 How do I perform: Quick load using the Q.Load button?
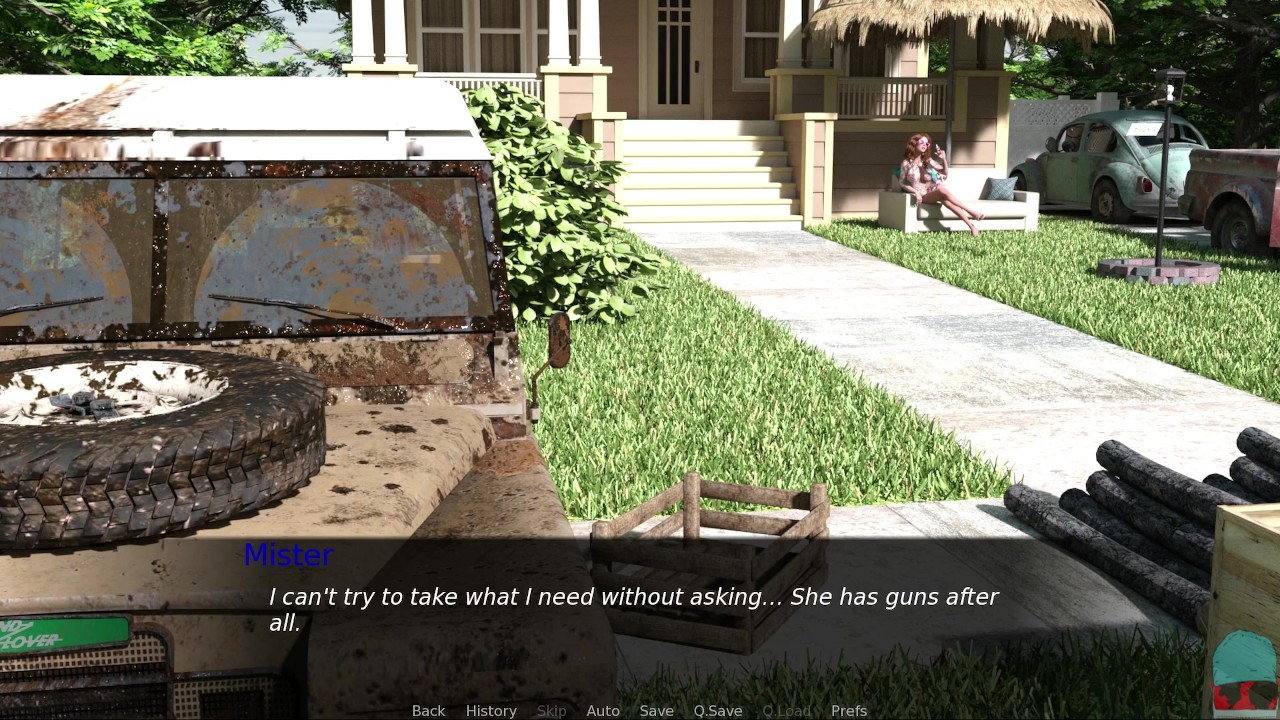click(x=786, y=710)
